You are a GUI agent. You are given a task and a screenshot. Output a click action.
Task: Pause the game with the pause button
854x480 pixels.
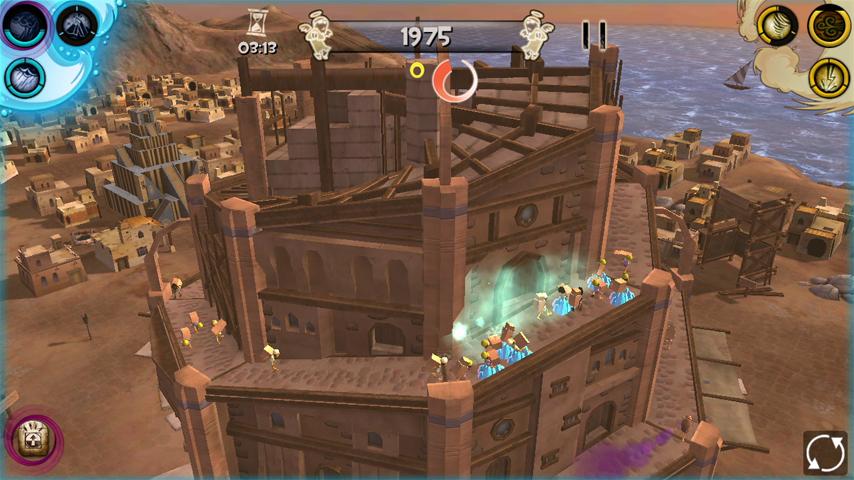(594, 36)
